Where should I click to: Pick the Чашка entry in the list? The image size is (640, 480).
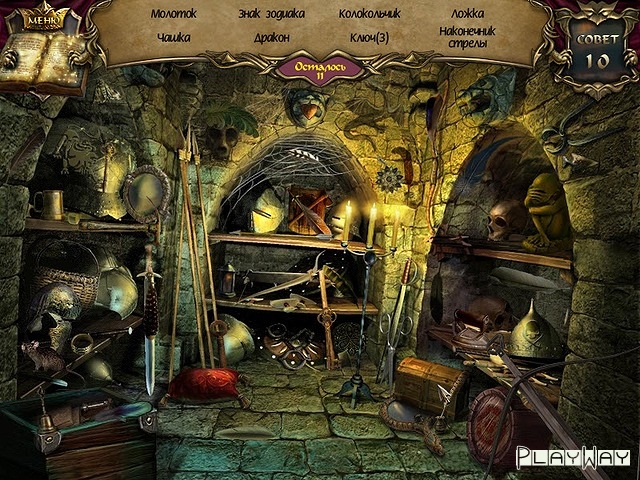point(173,37)
